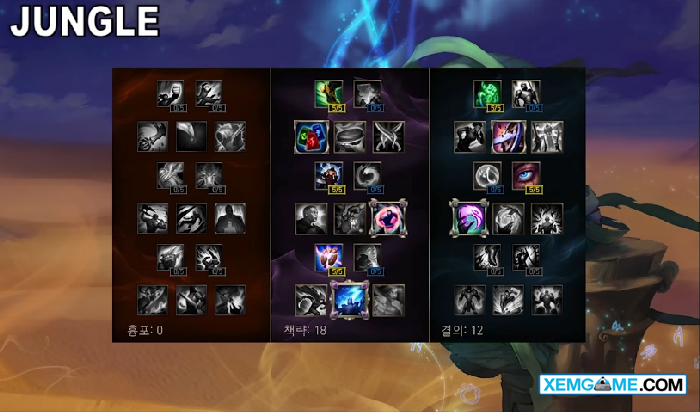
Task: Select the grey swirl Meditation mastery
Action: coord(369,176)
